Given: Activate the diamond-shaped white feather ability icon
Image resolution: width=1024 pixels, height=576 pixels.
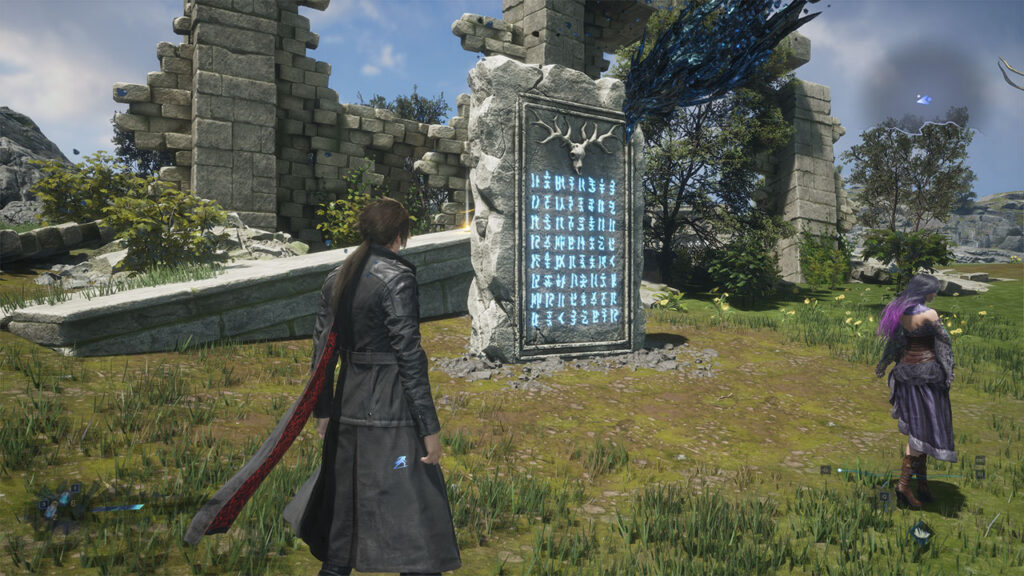Looking at the screenshot, I should 921,532.
